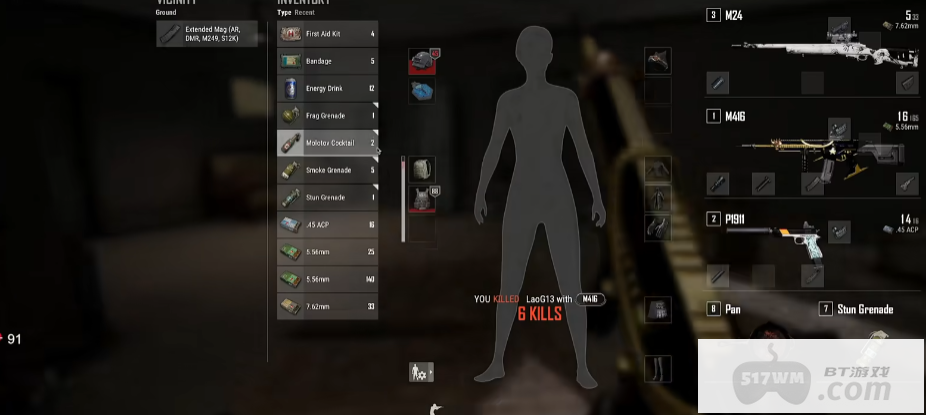Select the 5.56mm stack of 140

pos(327,279)
